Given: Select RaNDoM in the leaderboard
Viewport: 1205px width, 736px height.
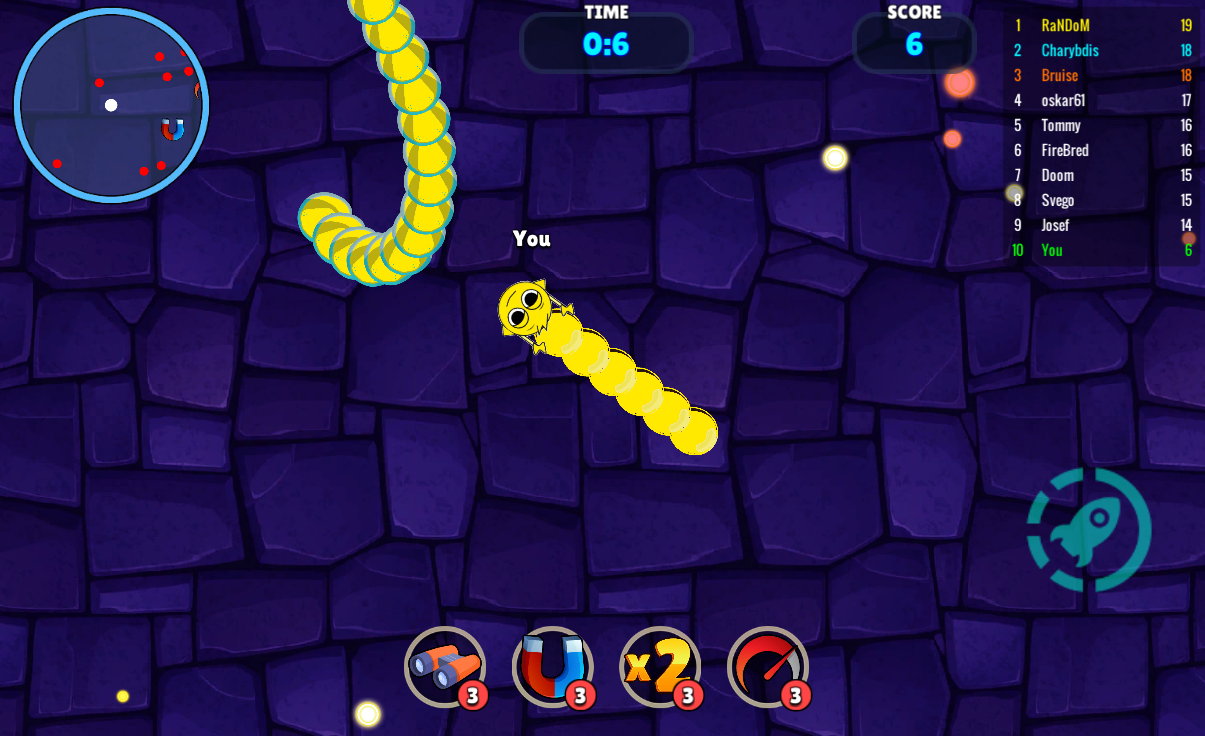Looking at the screenshot, I should (x=1100, y=25).
